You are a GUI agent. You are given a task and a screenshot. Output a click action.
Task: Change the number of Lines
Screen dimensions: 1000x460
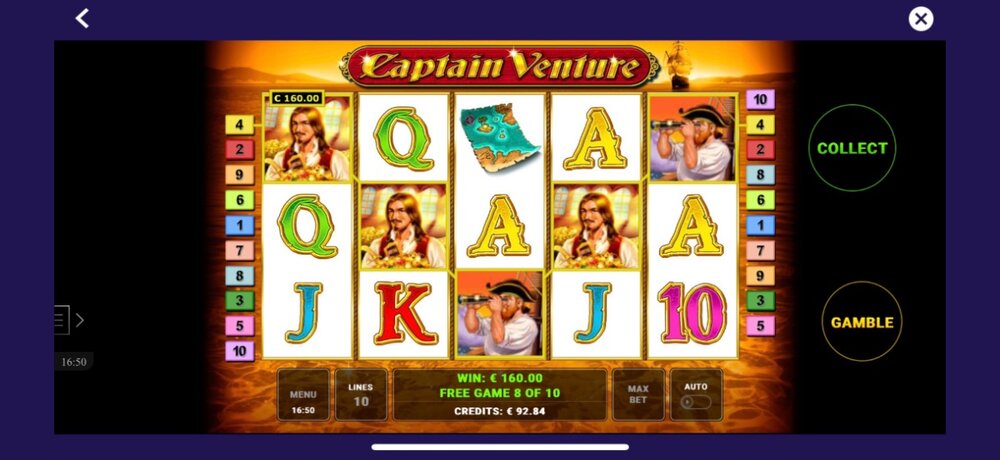(x=360, y=395)
